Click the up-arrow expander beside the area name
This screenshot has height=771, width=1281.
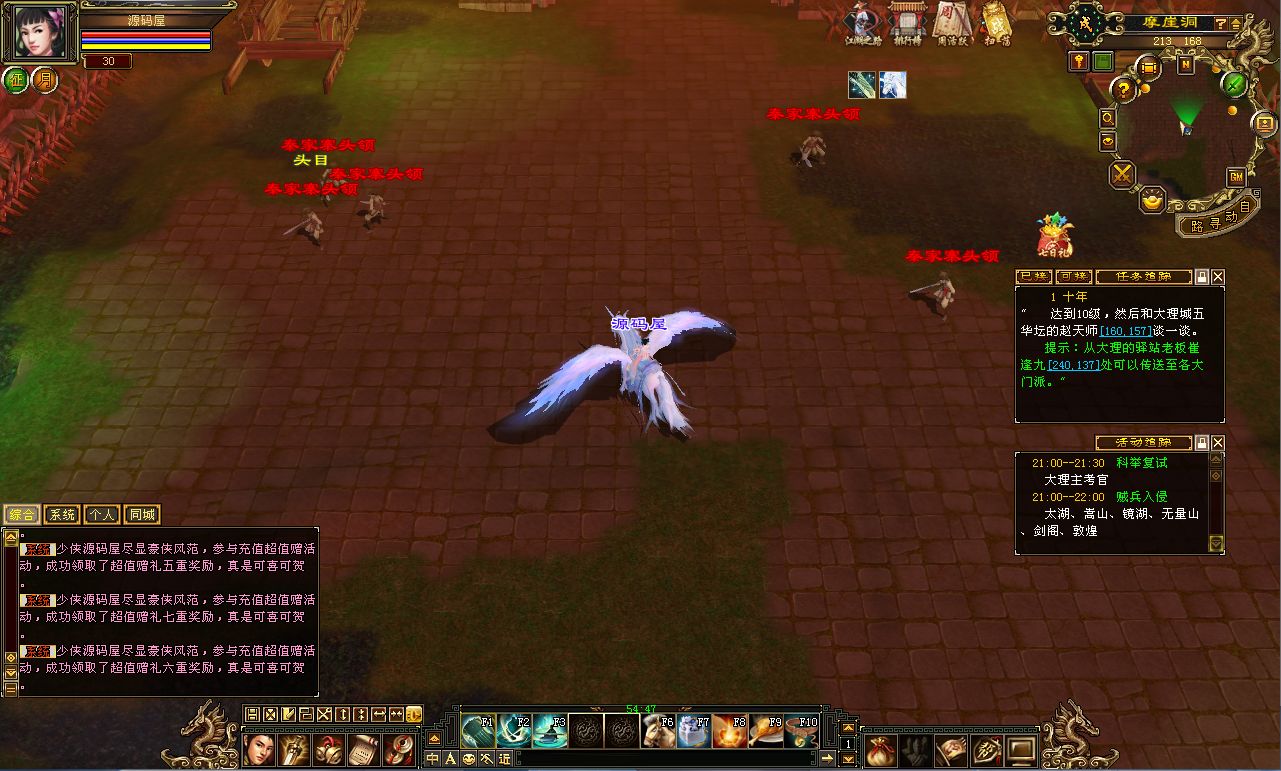tap(1235, 25)
